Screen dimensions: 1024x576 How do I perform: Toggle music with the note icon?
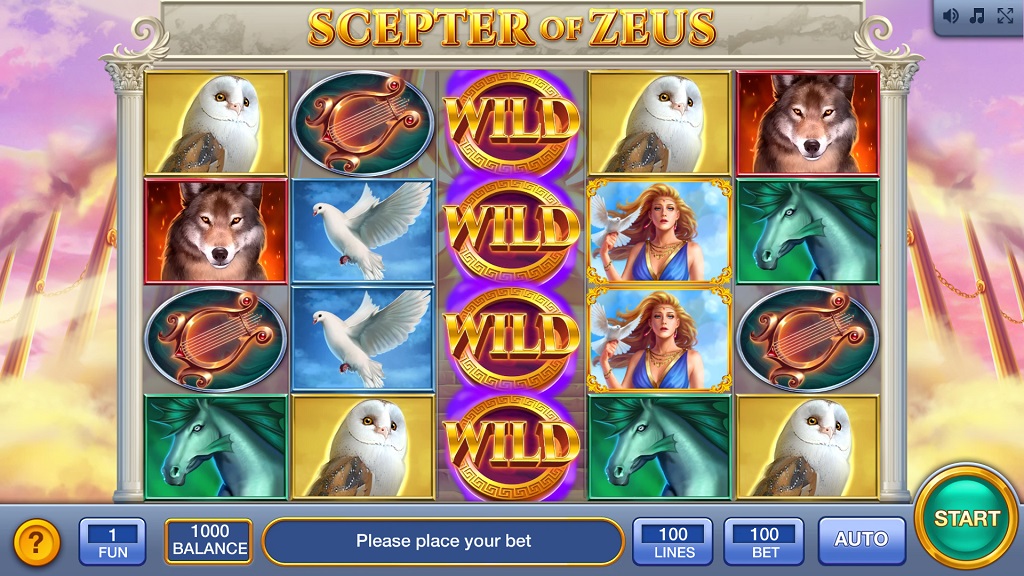coord(977,16)
